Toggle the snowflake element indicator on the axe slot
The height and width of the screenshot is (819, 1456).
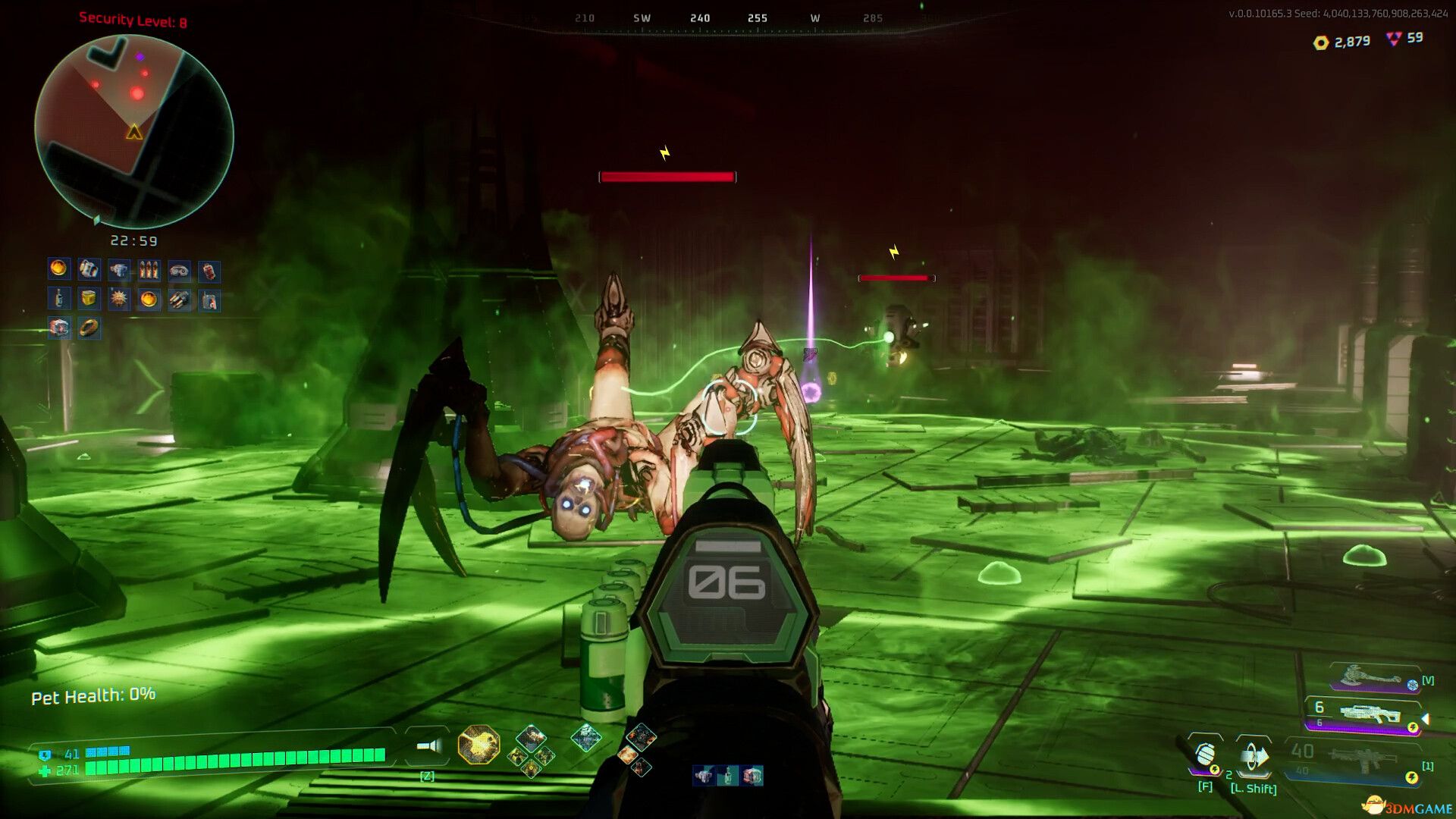[1413, 684]
